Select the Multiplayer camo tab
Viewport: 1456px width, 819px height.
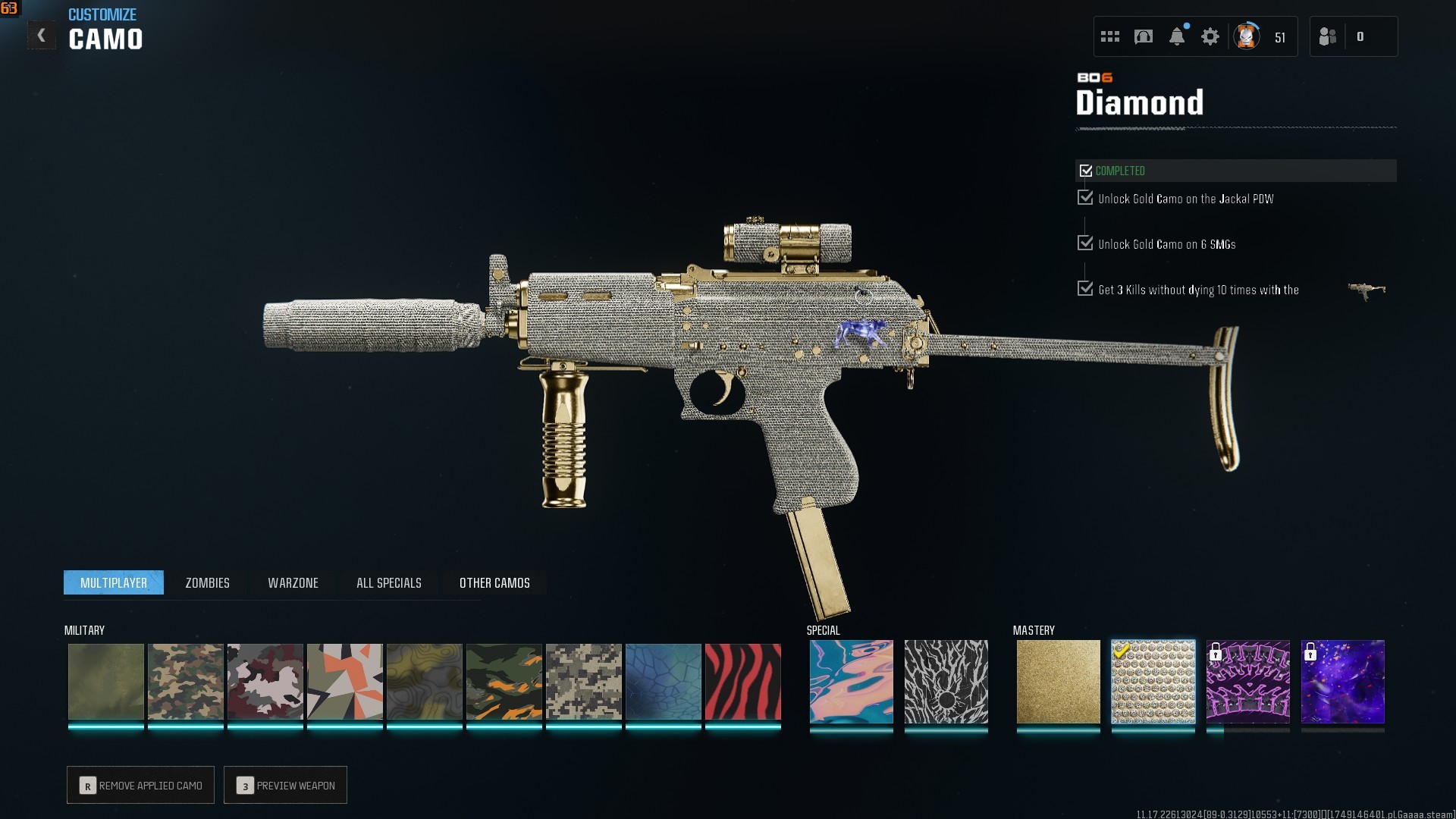pos(114,582)
